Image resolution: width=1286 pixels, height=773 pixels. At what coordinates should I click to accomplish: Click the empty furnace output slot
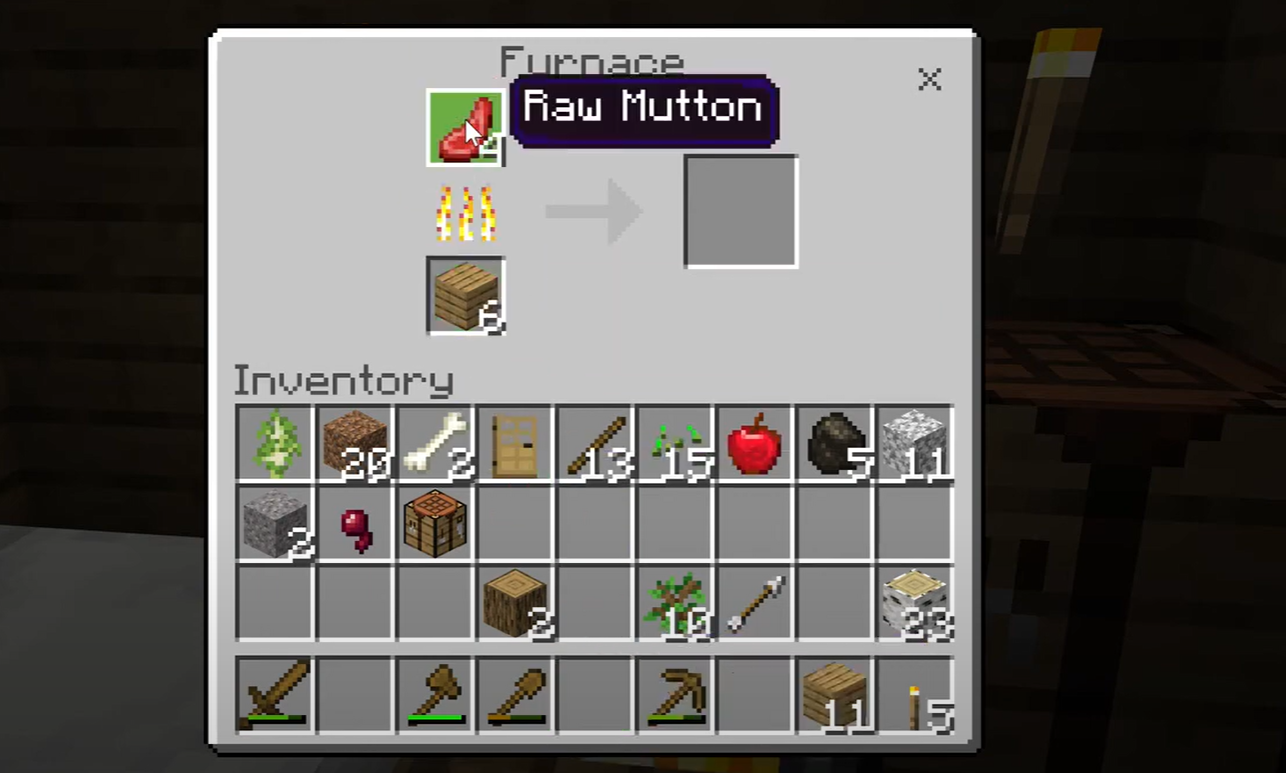click(740, 211)
